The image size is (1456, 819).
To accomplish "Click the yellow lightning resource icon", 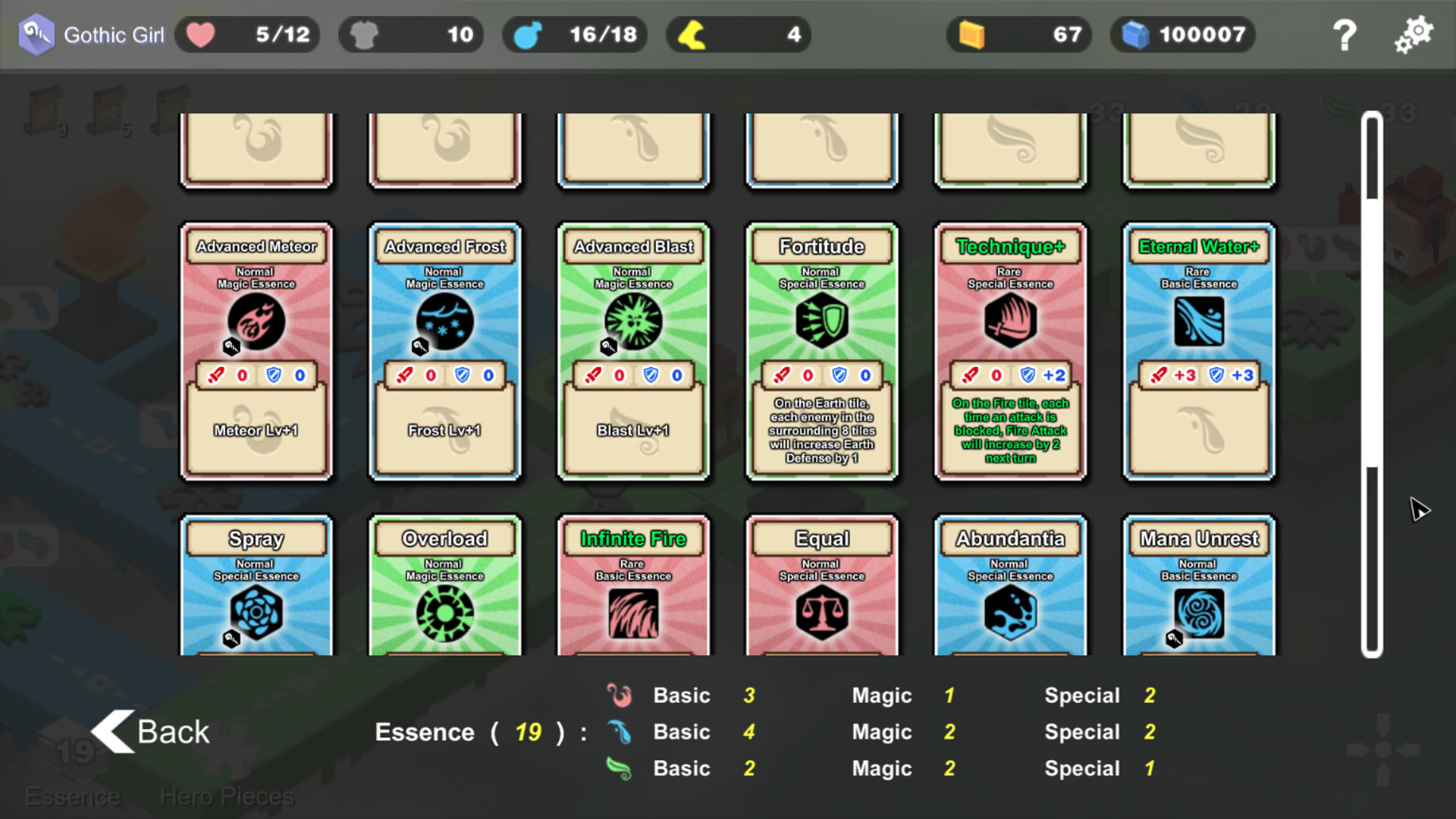I will (692, 34).
